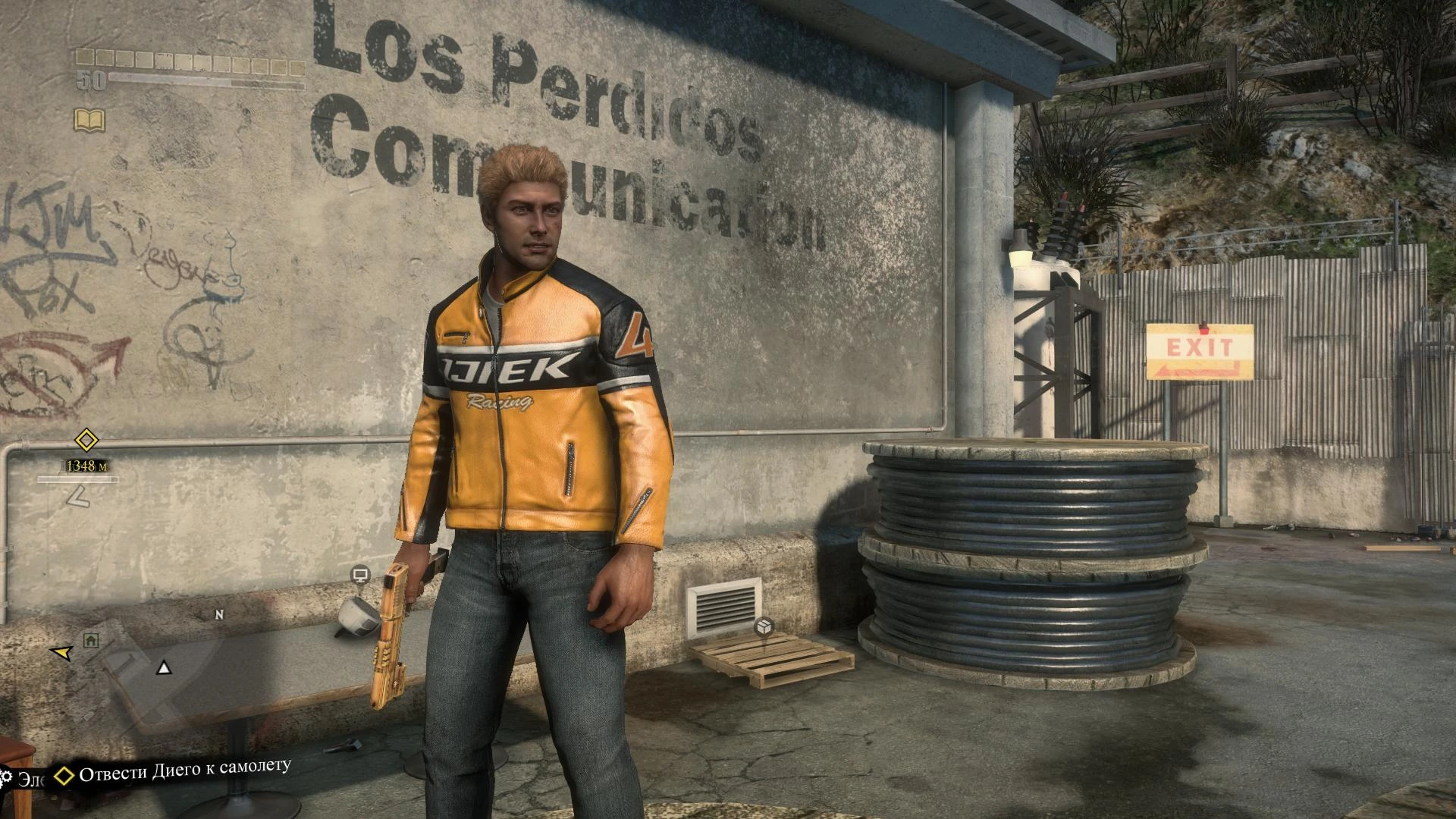Toggle the first PP square above level 50

click(85, 56)
